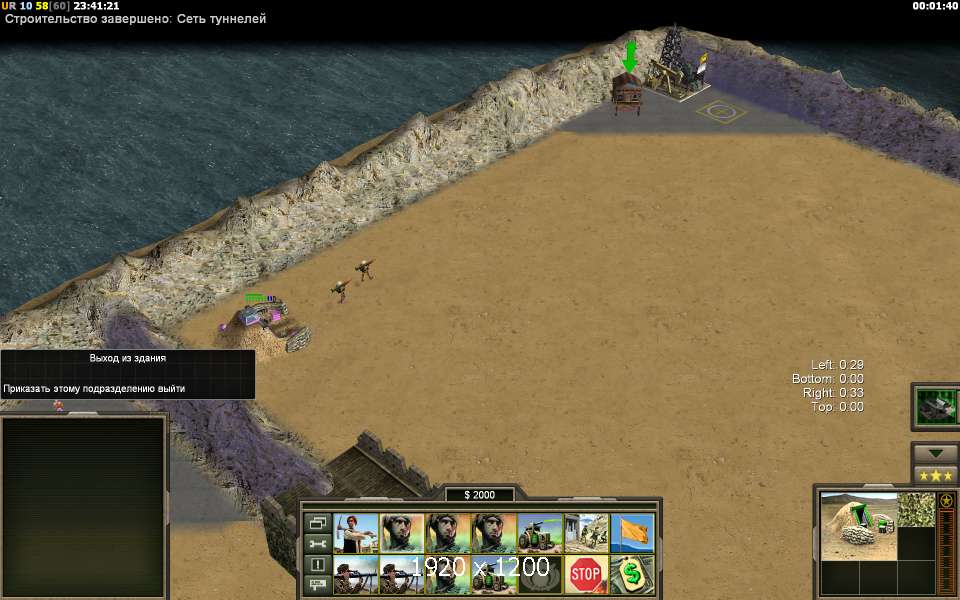Click the exclamation mark button
Image resolution: width=960 pixels, height=600 pixels.
[x=318, y=564]
